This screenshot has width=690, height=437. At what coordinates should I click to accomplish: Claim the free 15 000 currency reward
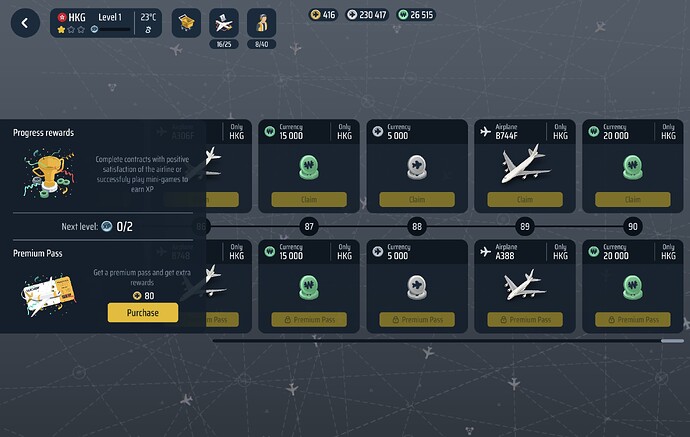point(308,200)
